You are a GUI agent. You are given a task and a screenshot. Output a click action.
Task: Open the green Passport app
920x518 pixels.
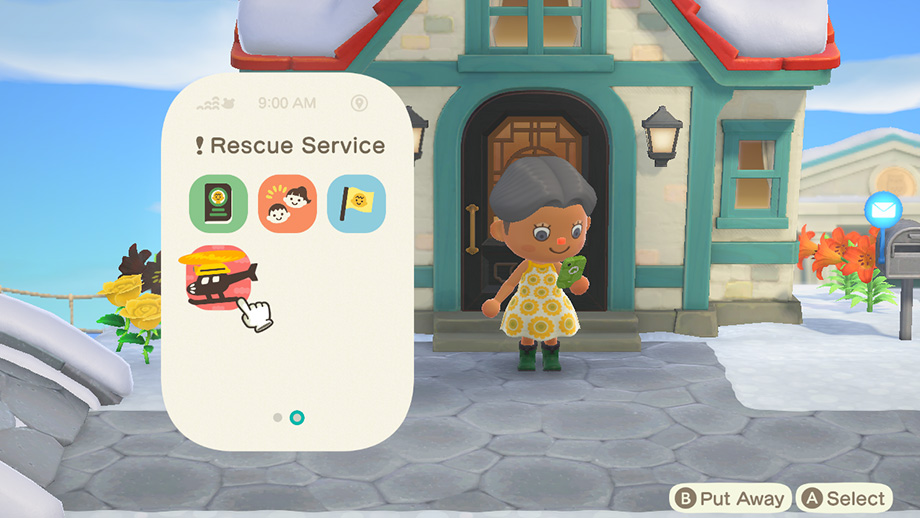(218, 204)
